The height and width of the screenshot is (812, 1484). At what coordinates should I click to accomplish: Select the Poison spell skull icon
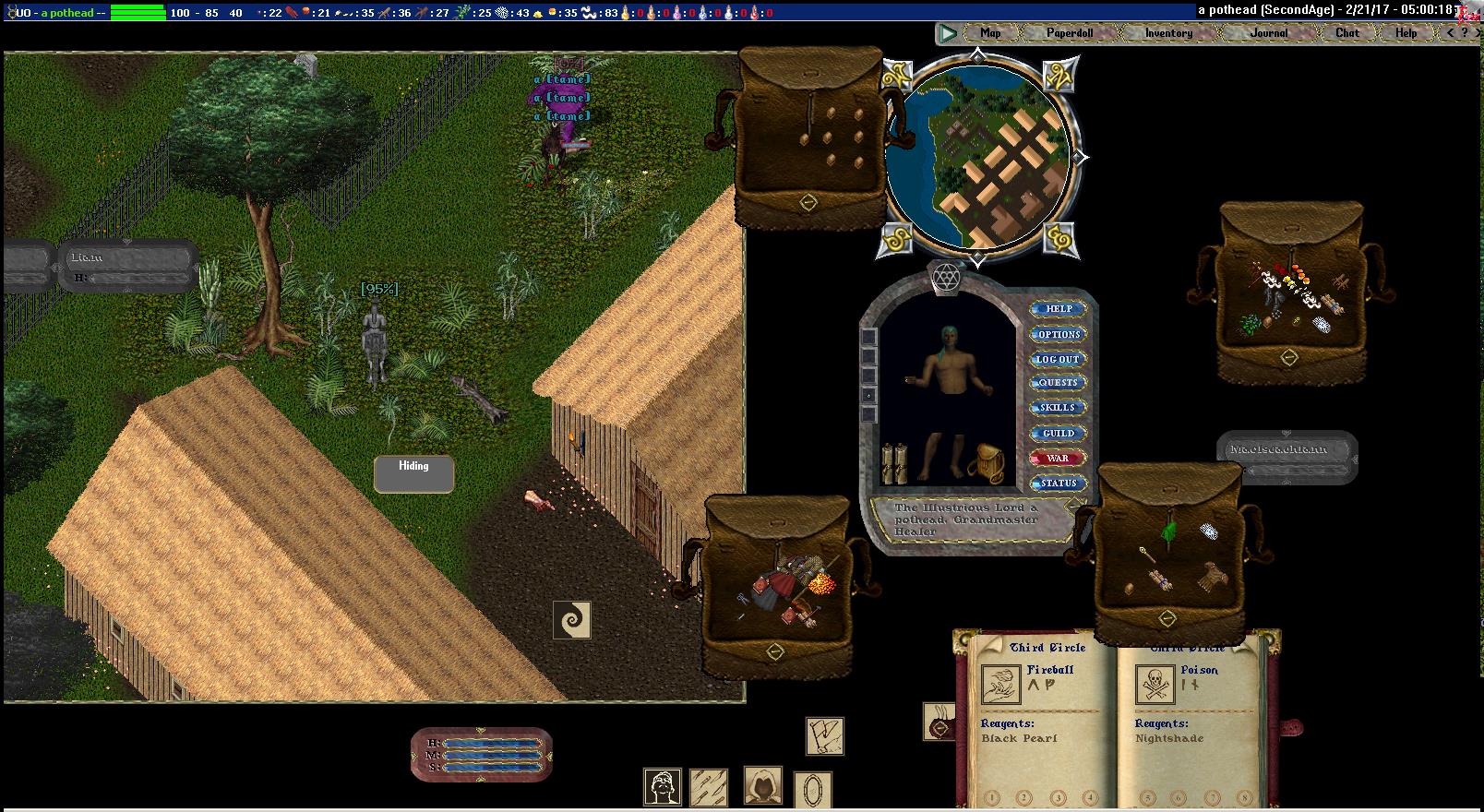tap(1154, 686)
